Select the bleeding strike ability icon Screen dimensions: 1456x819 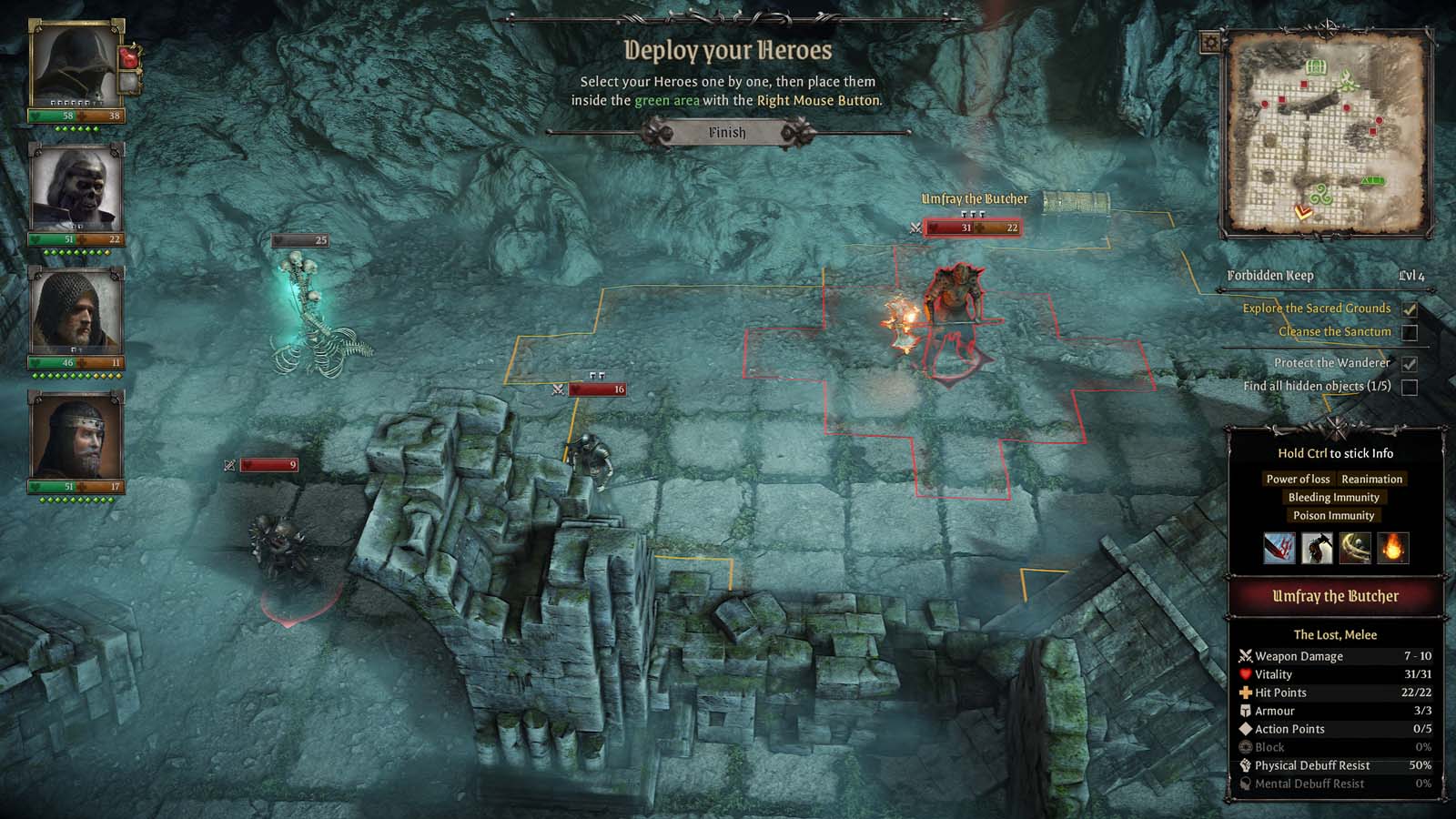1279,549
